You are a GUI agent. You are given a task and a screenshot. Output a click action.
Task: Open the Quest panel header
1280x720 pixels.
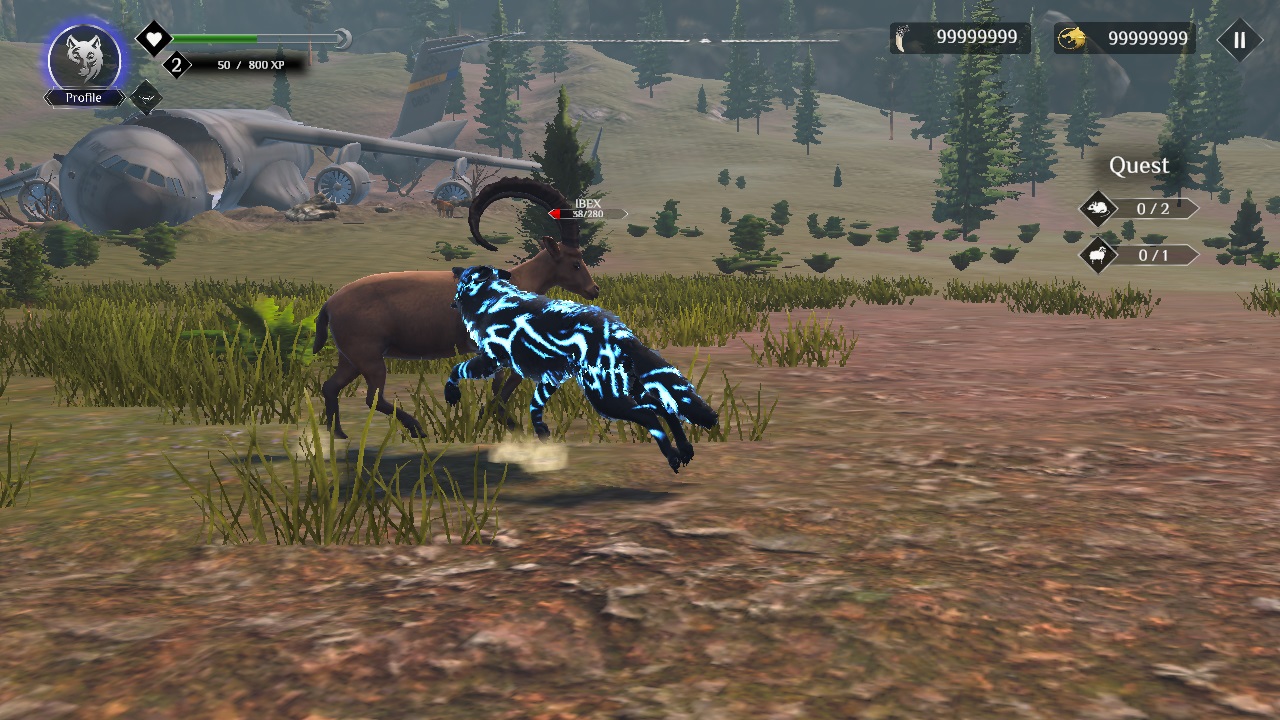(x=1140, y=165)
